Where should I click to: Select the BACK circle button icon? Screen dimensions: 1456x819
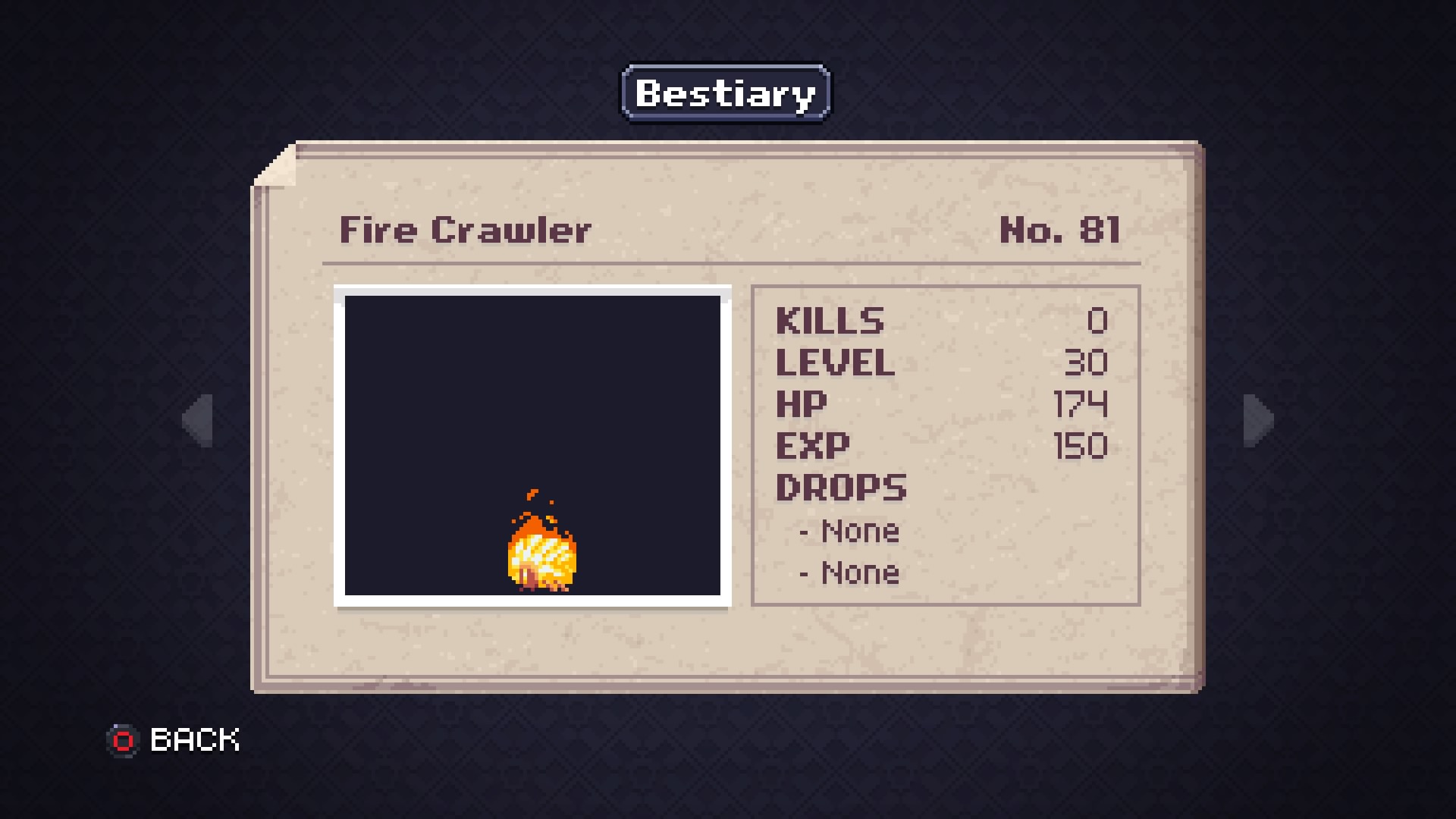point(124,739)
